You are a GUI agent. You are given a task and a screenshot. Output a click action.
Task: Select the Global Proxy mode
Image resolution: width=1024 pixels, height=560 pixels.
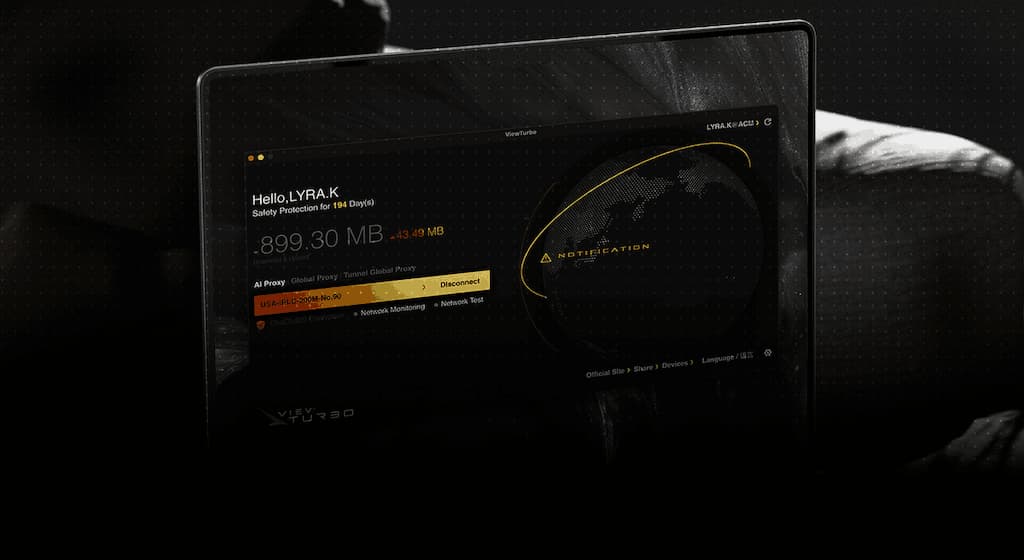click(314, 283)
